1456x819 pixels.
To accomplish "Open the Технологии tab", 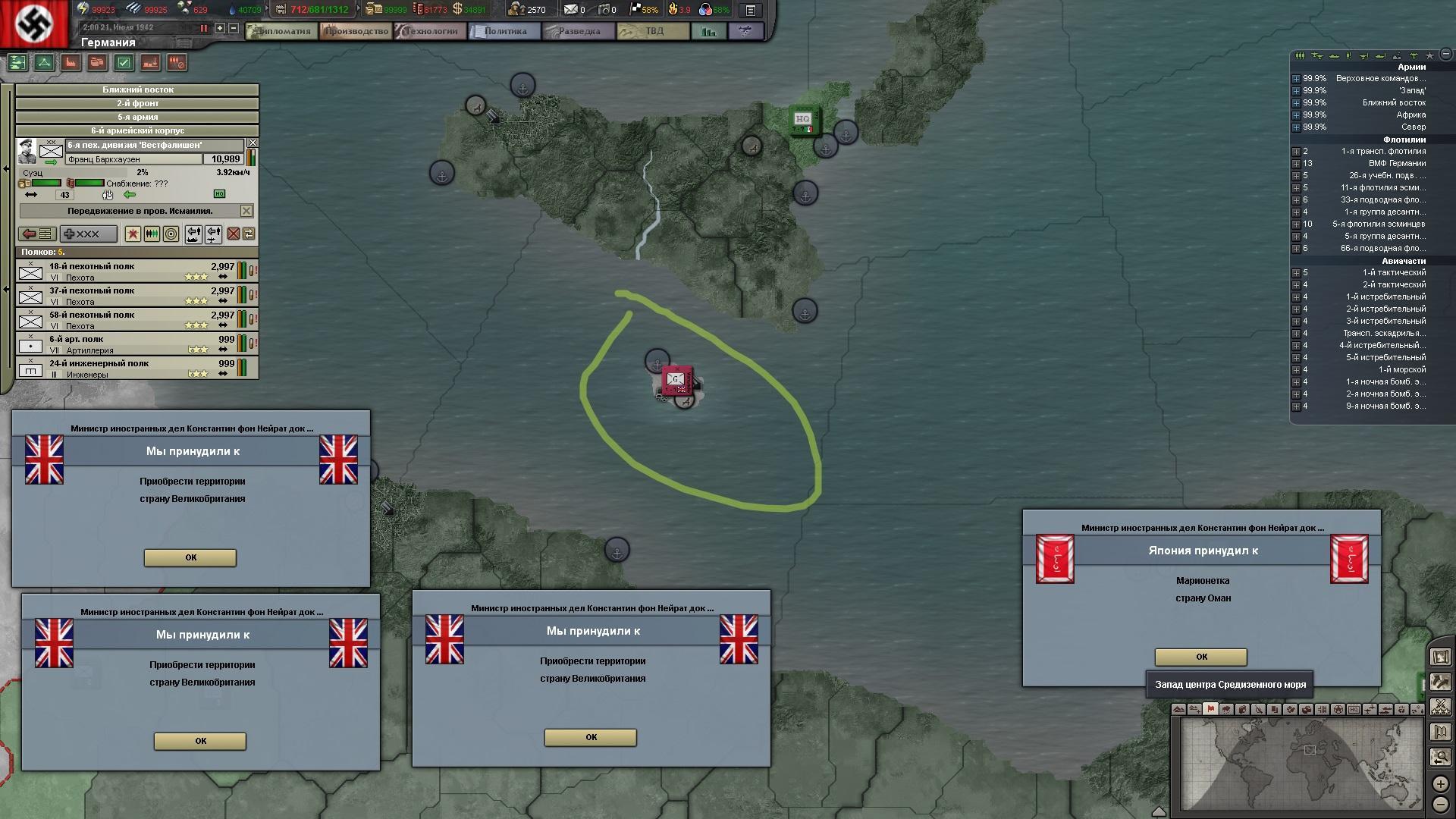I will (x=431, y=31).
